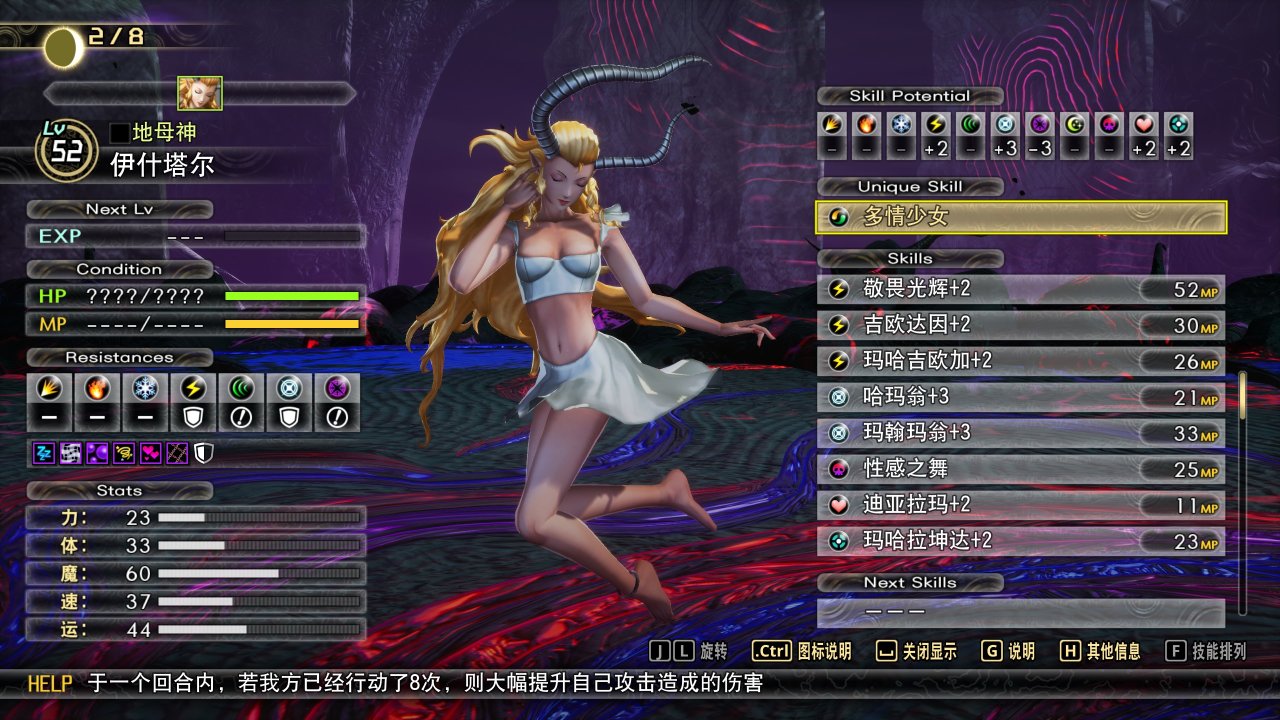
Task: Pick the 迪亚拉玛+2 healing skill
Action: (1021, 505)
